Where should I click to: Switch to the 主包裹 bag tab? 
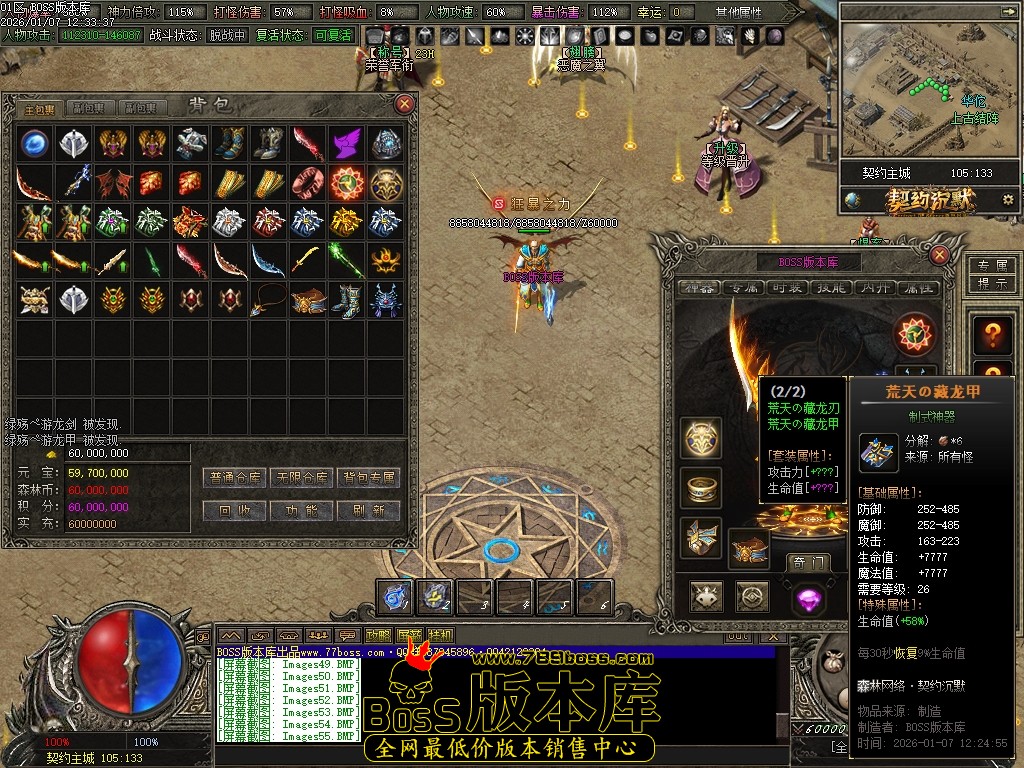[x=40, y=108]
